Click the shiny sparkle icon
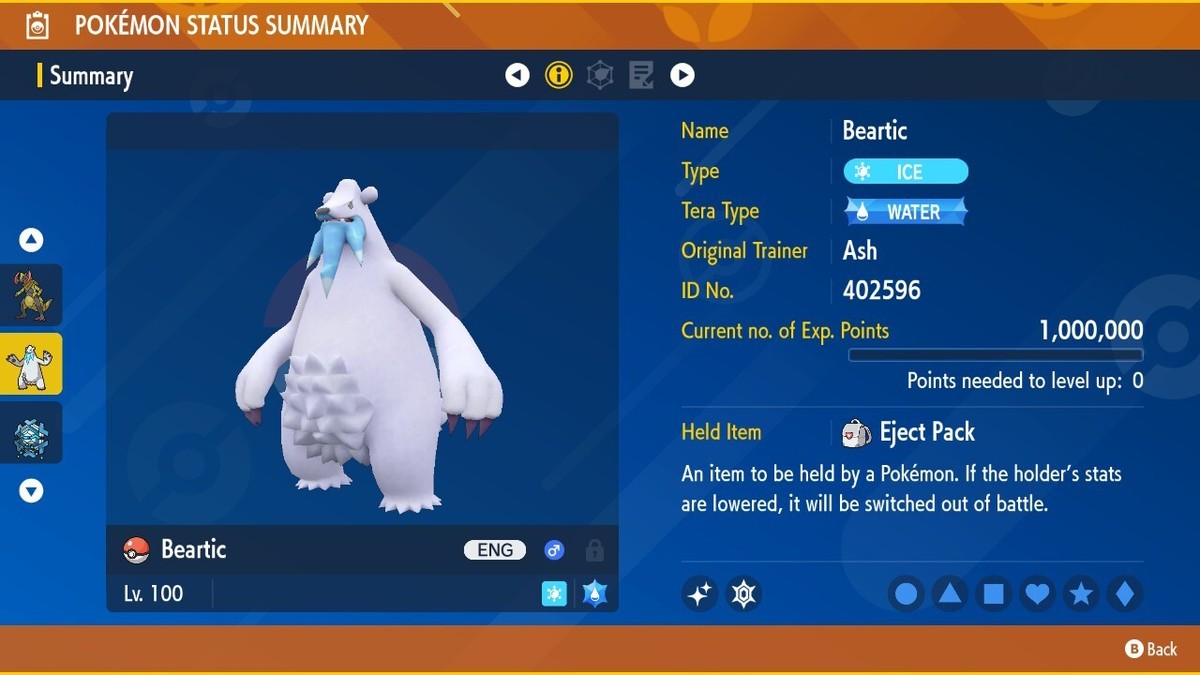The height and width of the screenshot is (675, 1200). [x=700, y=594]
